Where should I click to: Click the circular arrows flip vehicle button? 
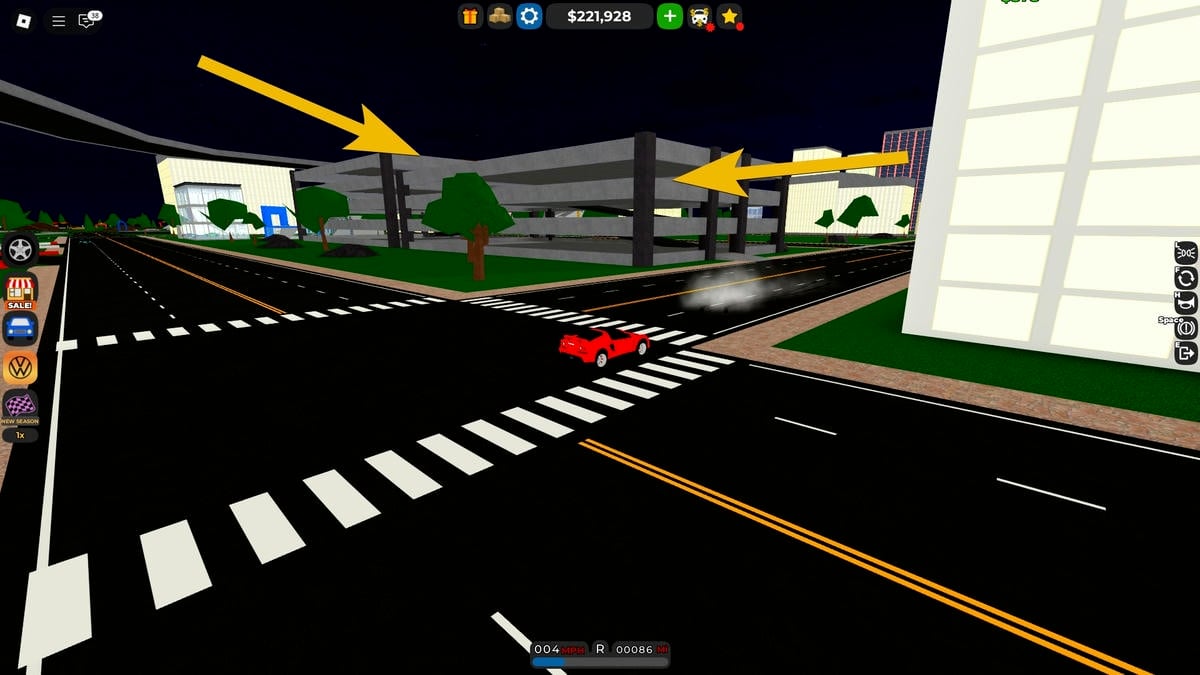(x=1186, y=278)
